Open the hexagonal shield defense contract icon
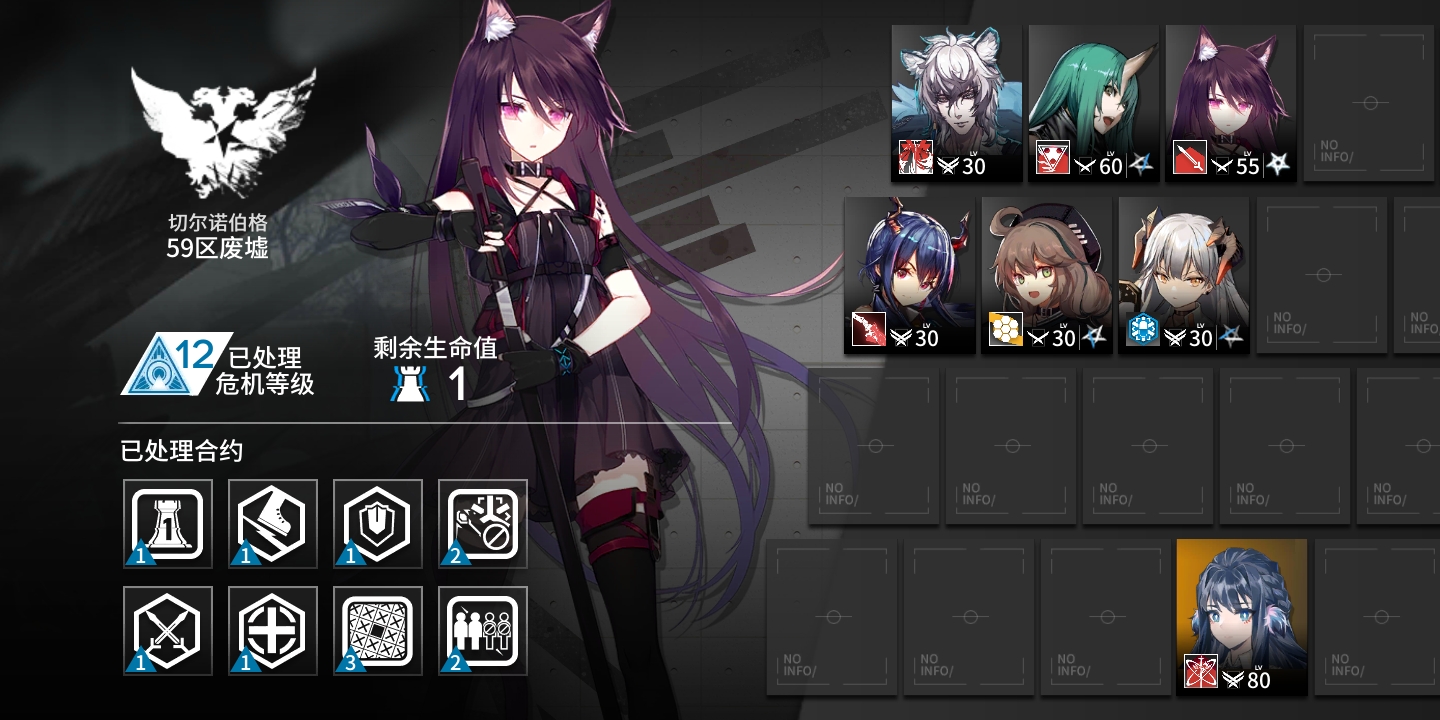The width and height of the screenshot is (1440, 720). click(x=377, y=523)
